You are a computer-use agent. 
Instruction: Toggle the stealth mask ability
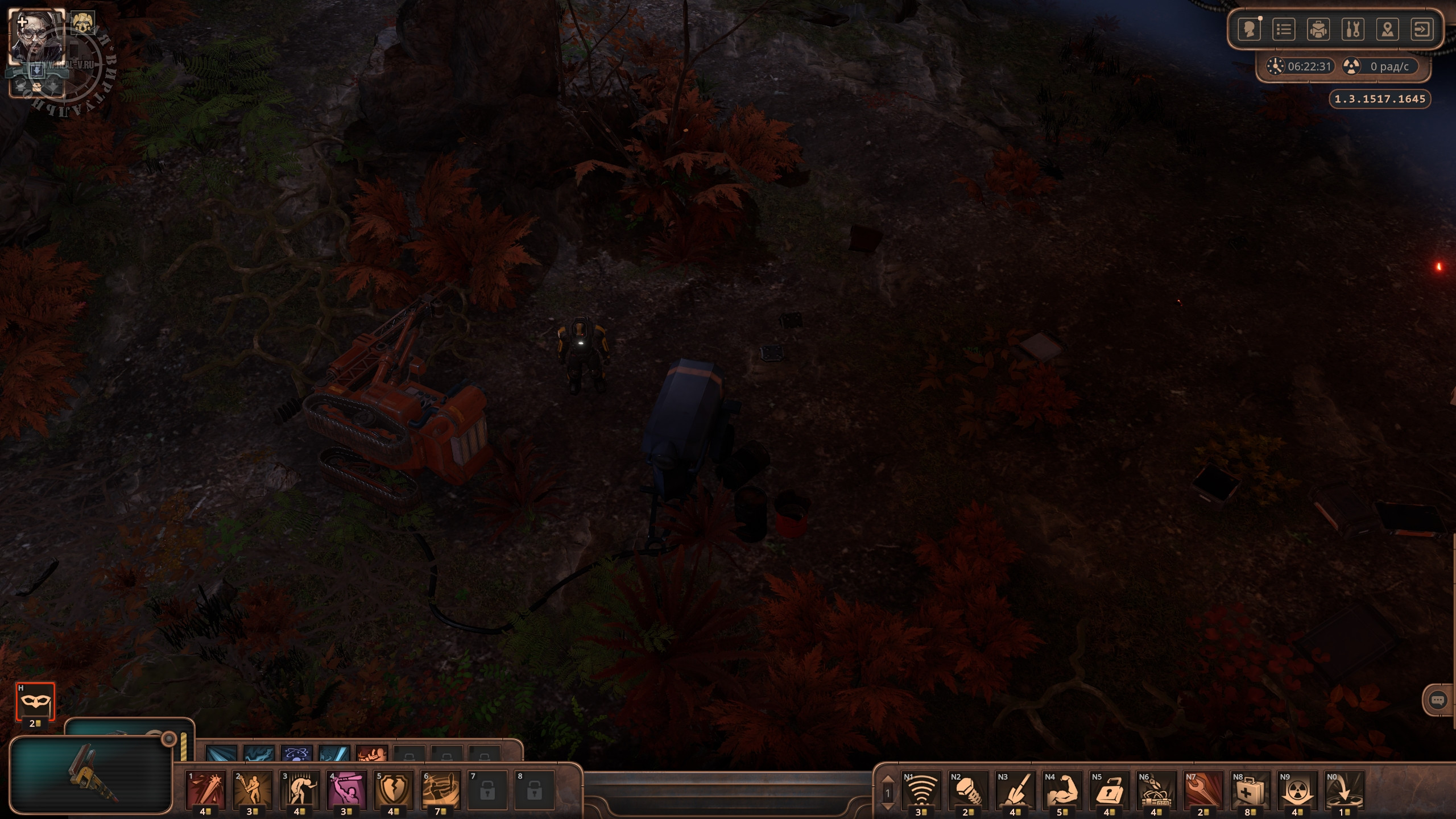[x=35, y=702]
